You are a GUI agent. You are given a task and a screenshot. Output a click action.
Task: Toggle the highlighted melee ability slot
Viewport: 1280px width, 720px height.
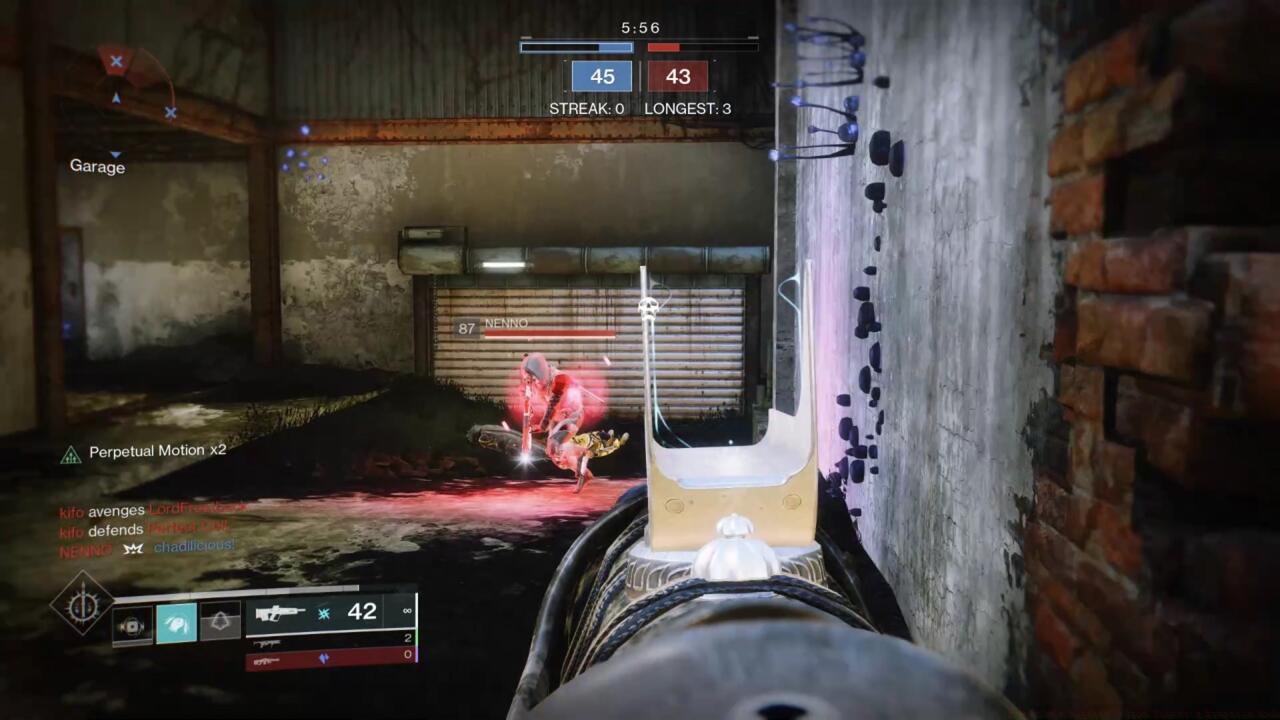[x=176, y=624]
